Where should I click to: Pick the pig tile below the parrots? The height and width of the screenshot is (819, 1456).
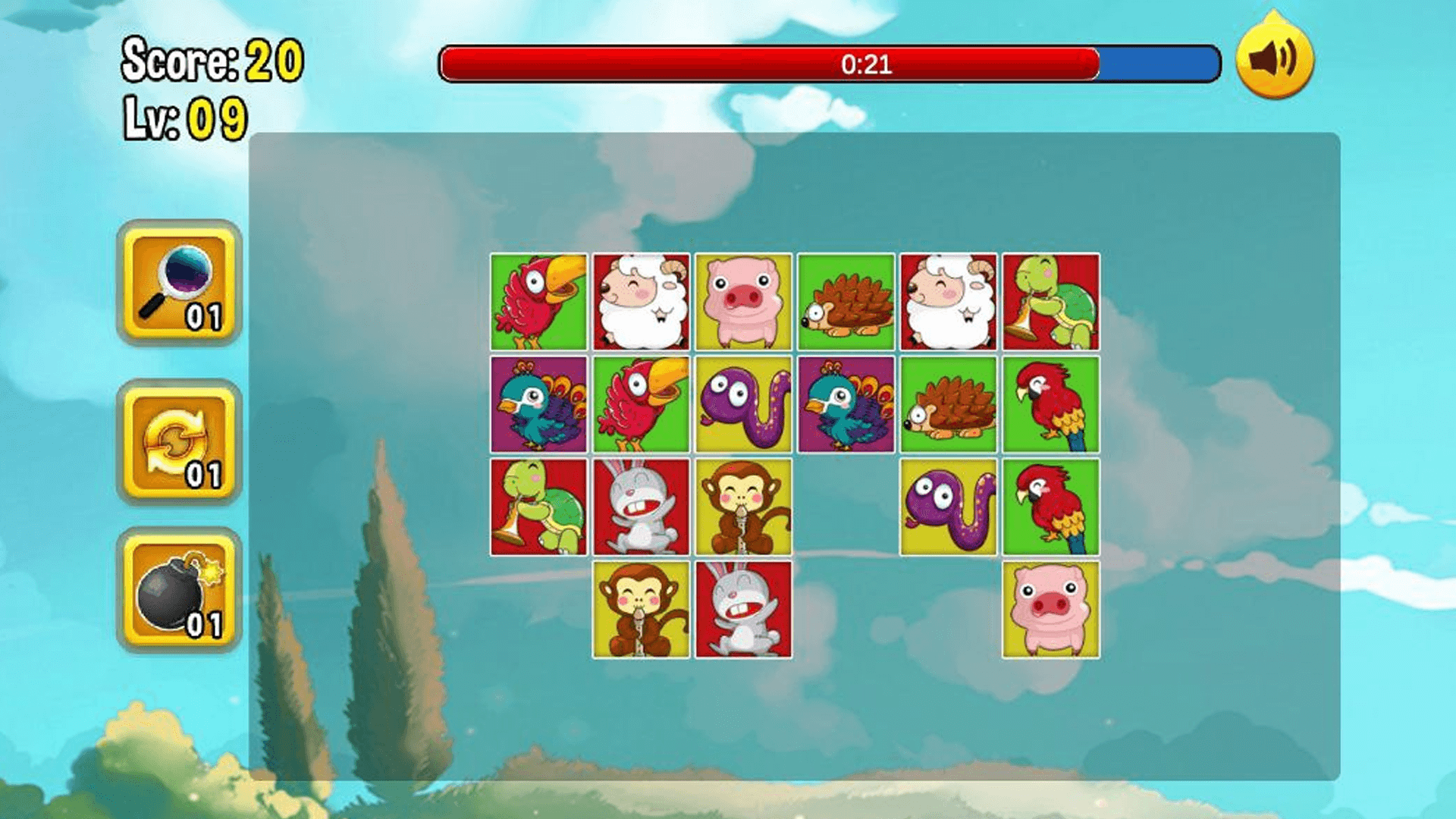pos(1050,610)
